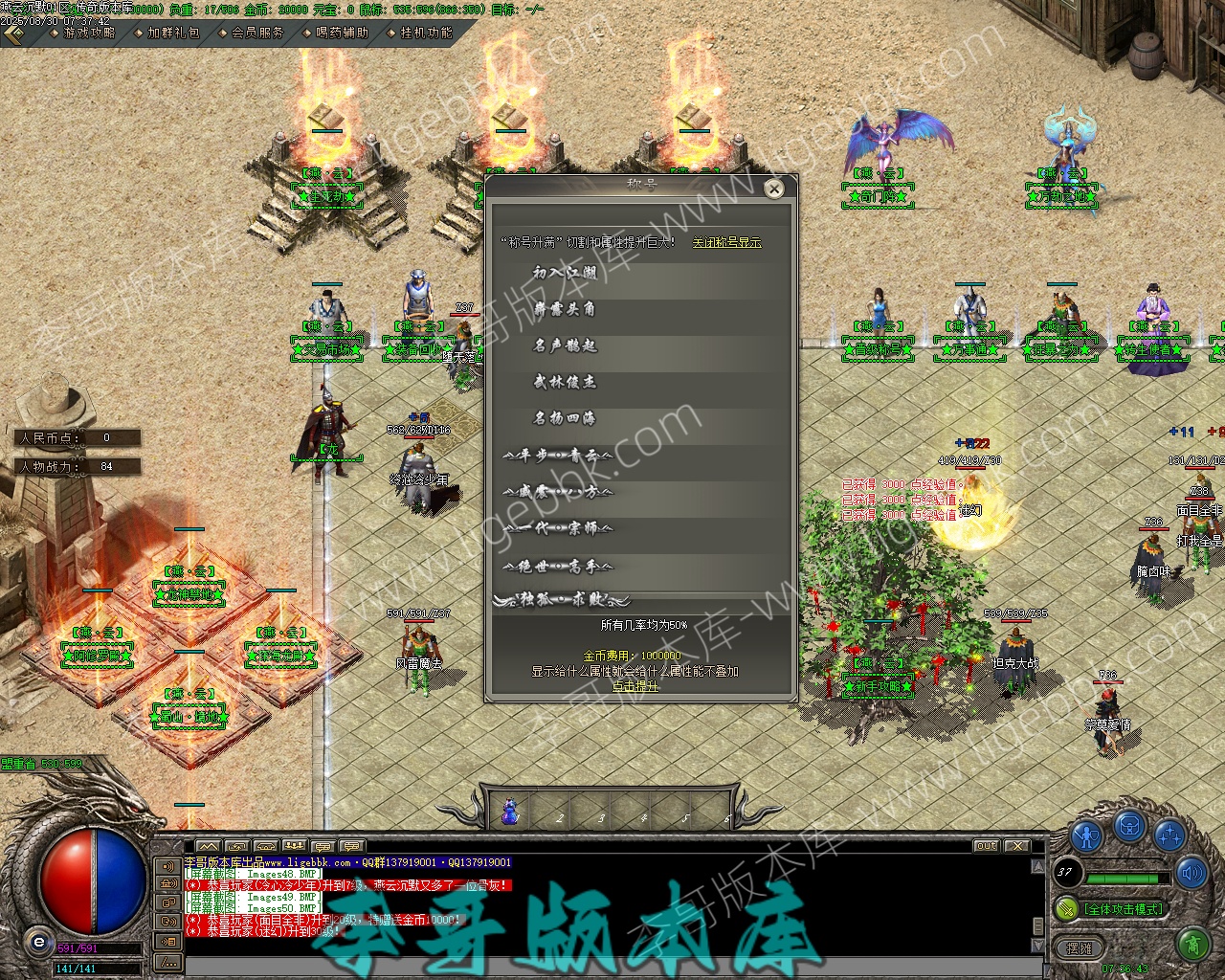Choose the 独孤求败 title entry
This screenshot has height=980, width=1225.
[x=563, y=601]
